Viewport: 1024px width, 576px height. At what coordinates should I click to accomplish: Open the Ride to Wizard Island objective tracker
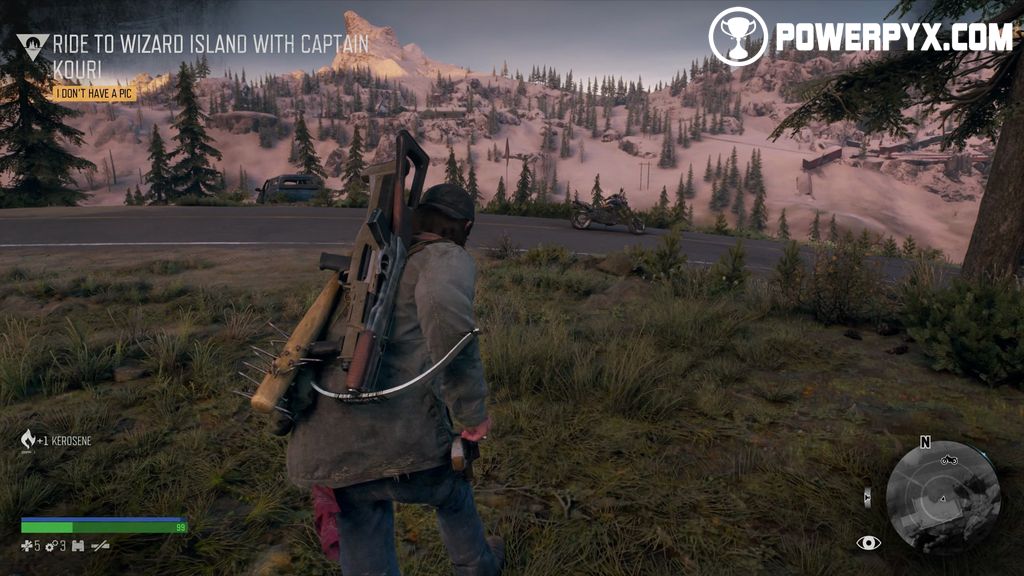point(210,56)
